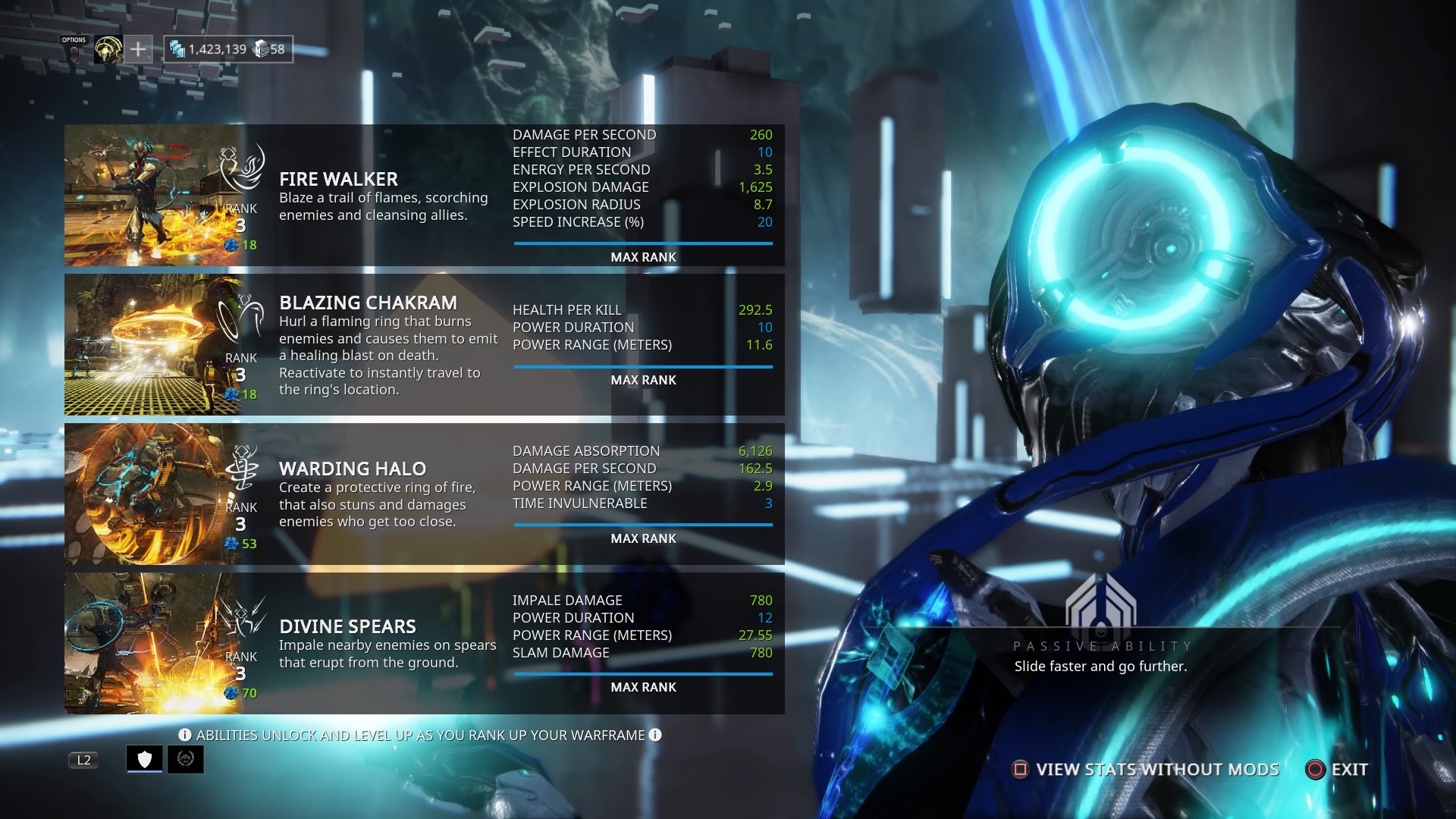Switch to the shield abilities tab
This screenshot has height=819, width=1456.
(145, 759)
